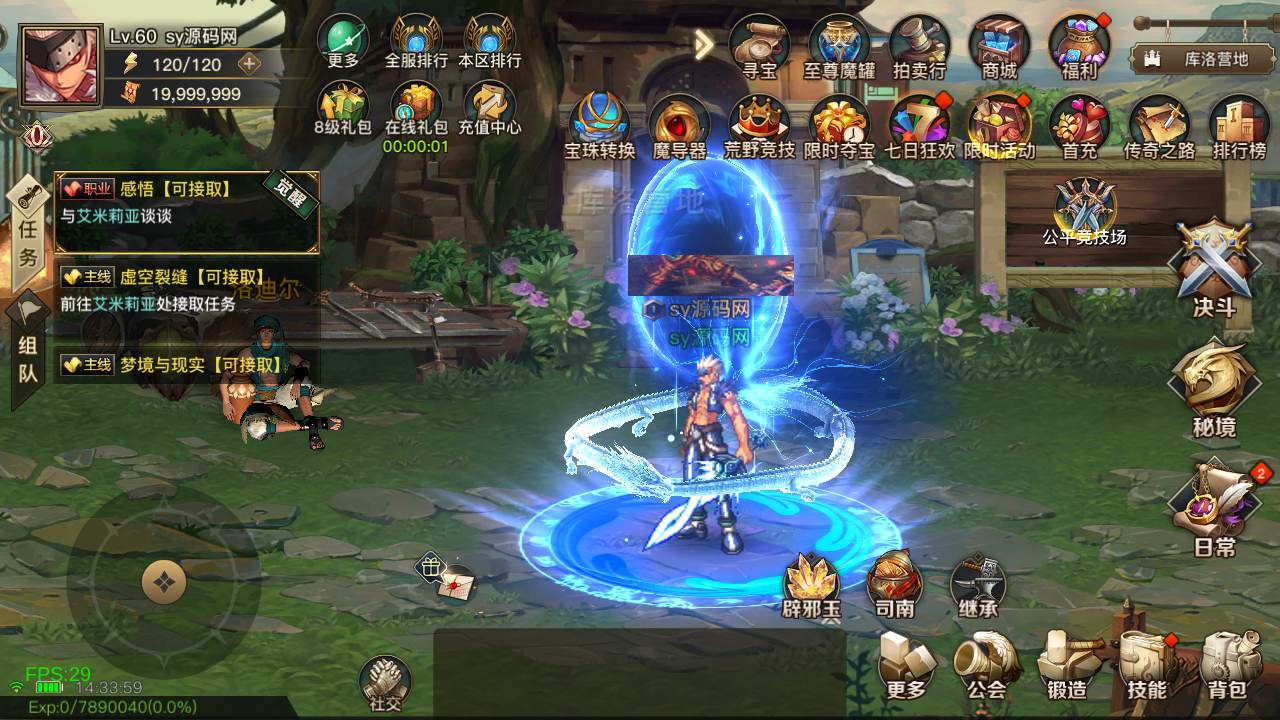Image resolution: width=1280 pixels, height=720 pixels.
Task: Open the 公会 guild menu
Action: (x=986, y=665)
